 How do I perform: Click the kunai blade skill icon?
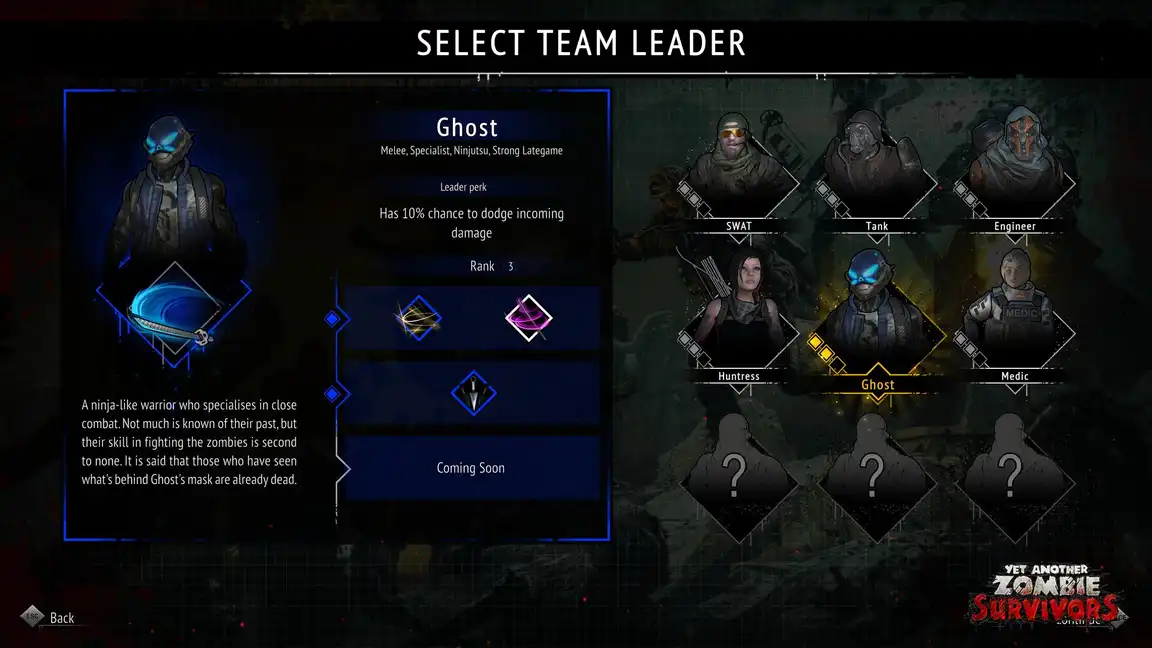(x=473, y=392)
